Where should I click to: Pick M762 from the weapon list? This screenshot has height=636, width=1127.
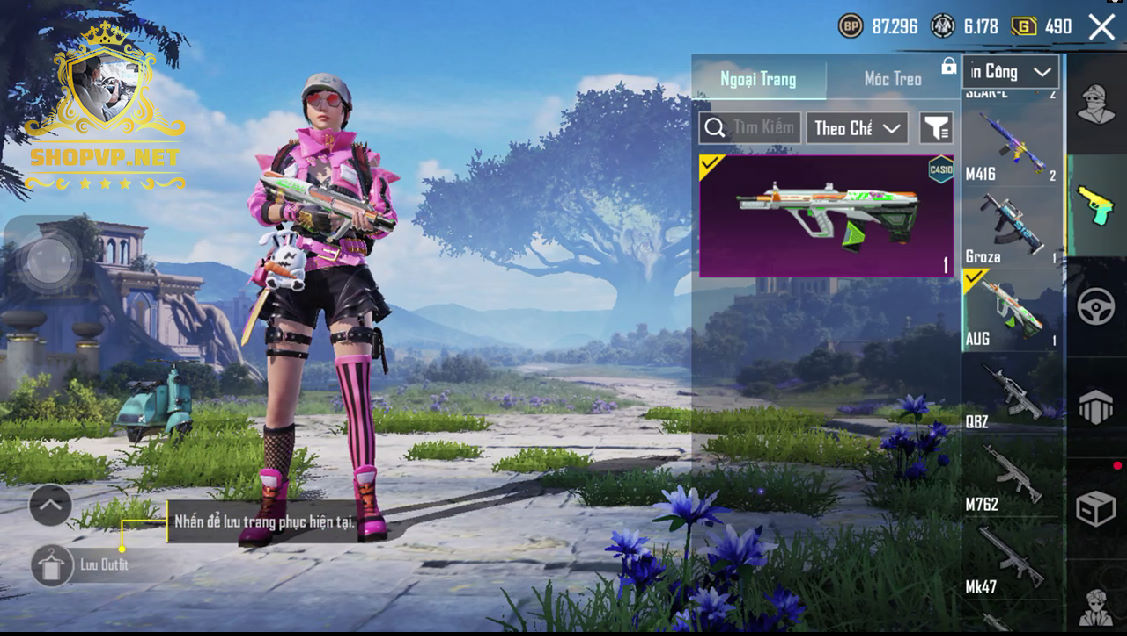click(1011, 476)
